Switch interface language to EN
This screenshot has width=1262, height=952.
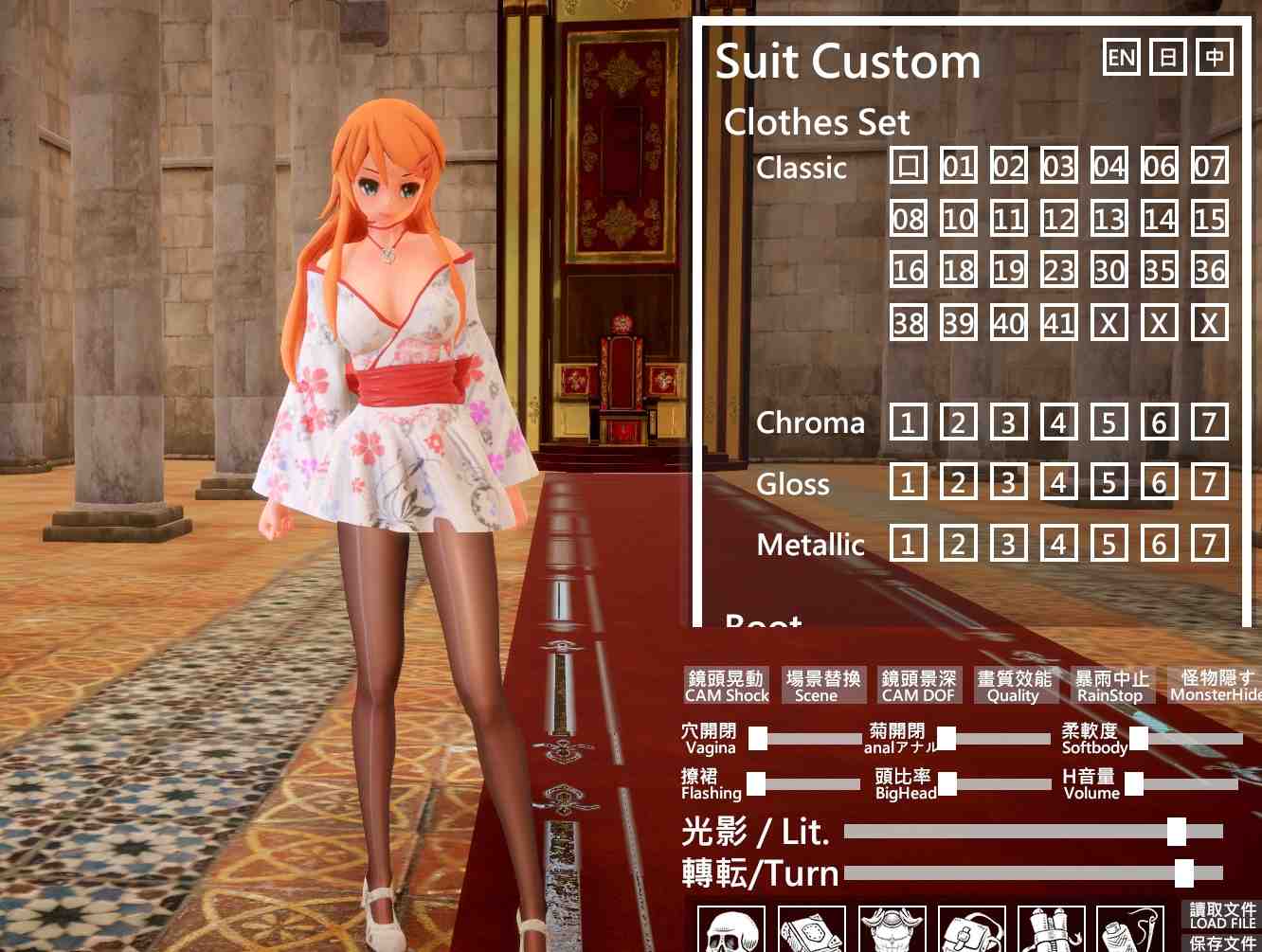click(1123, 58)
